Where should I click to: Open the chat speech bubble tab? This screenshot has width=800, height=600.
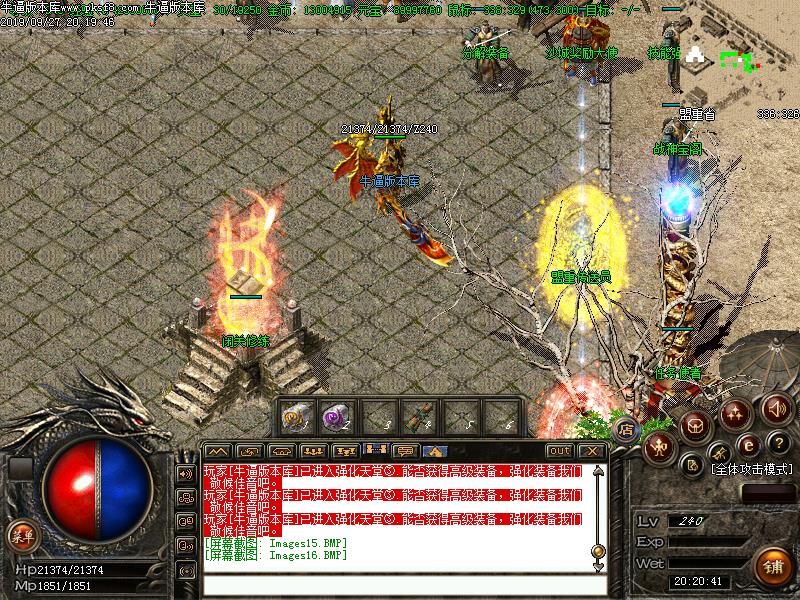[406, 451]
